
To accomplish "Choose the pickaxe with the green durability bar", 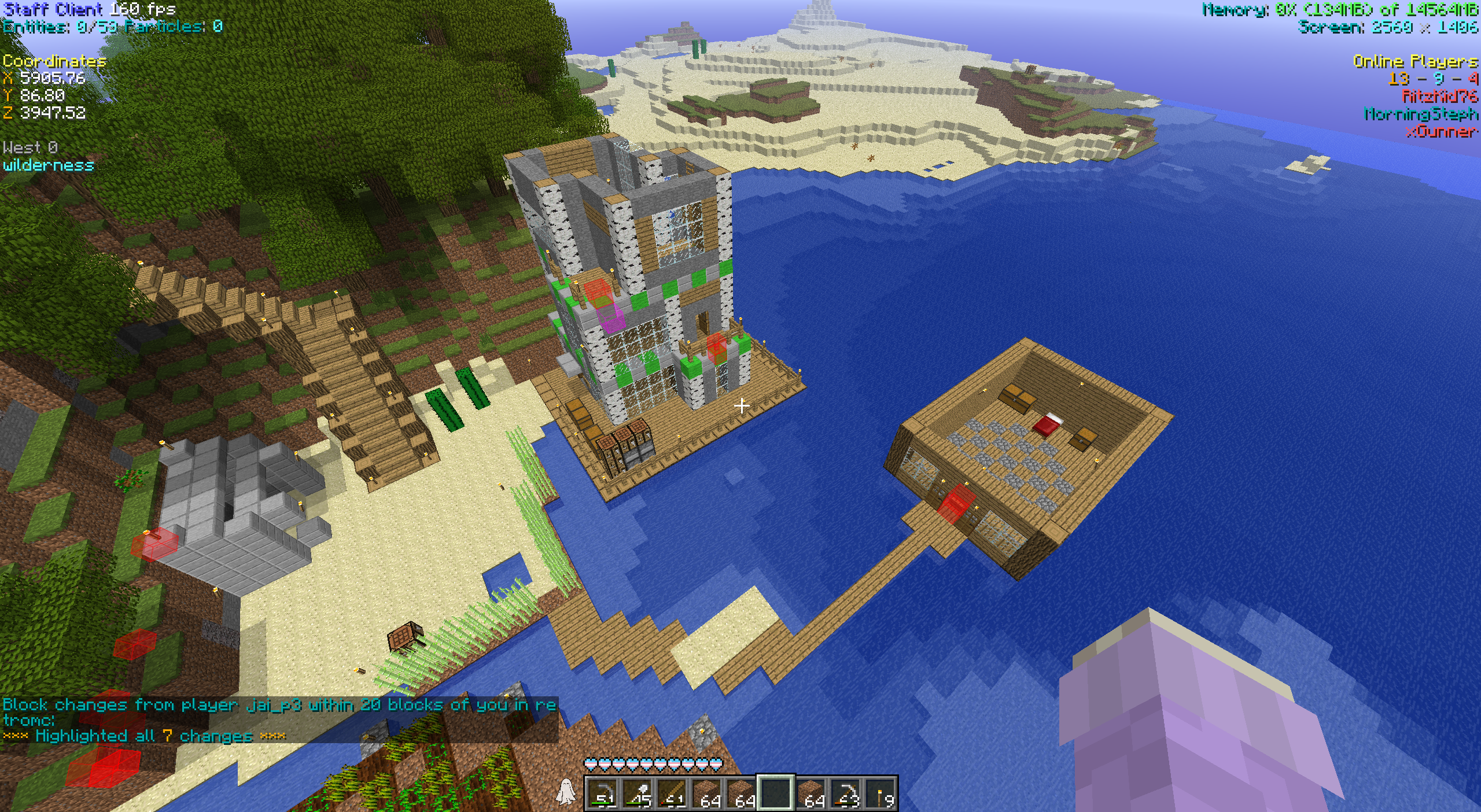I will pyautogui.click(x=602, y=793).
